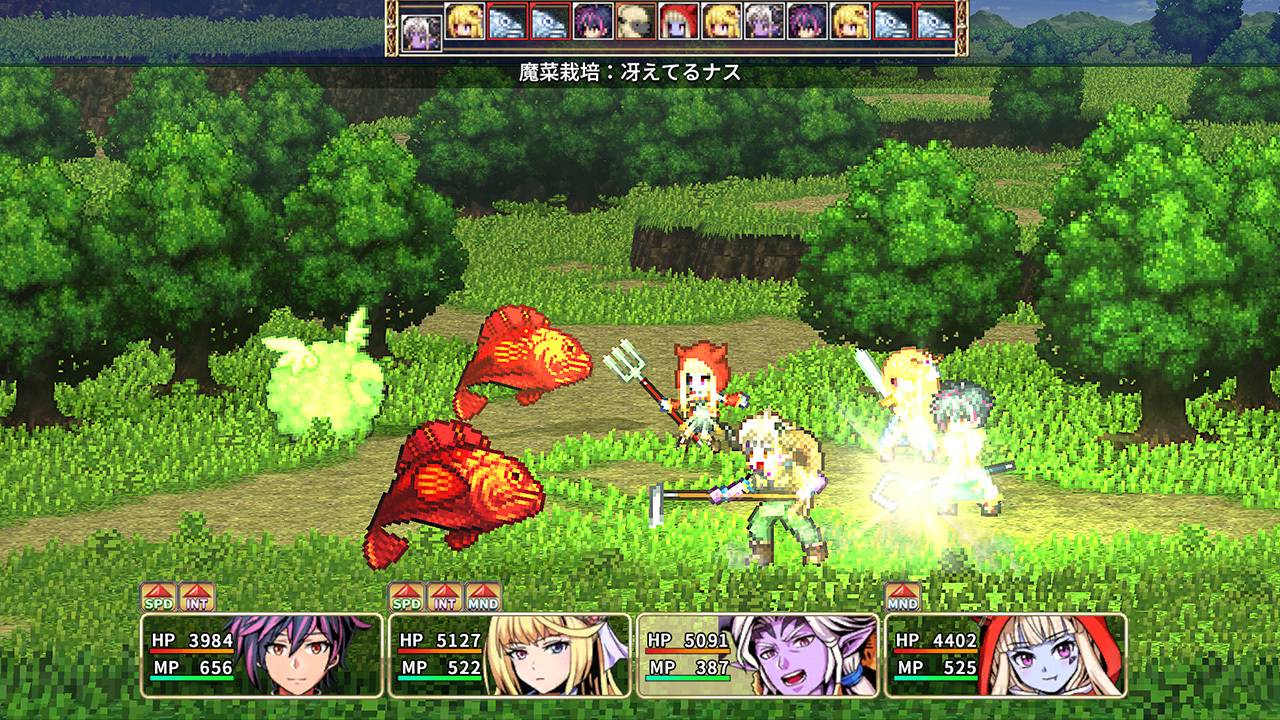Click the active elf portrait in turn order

pos(421,31)
